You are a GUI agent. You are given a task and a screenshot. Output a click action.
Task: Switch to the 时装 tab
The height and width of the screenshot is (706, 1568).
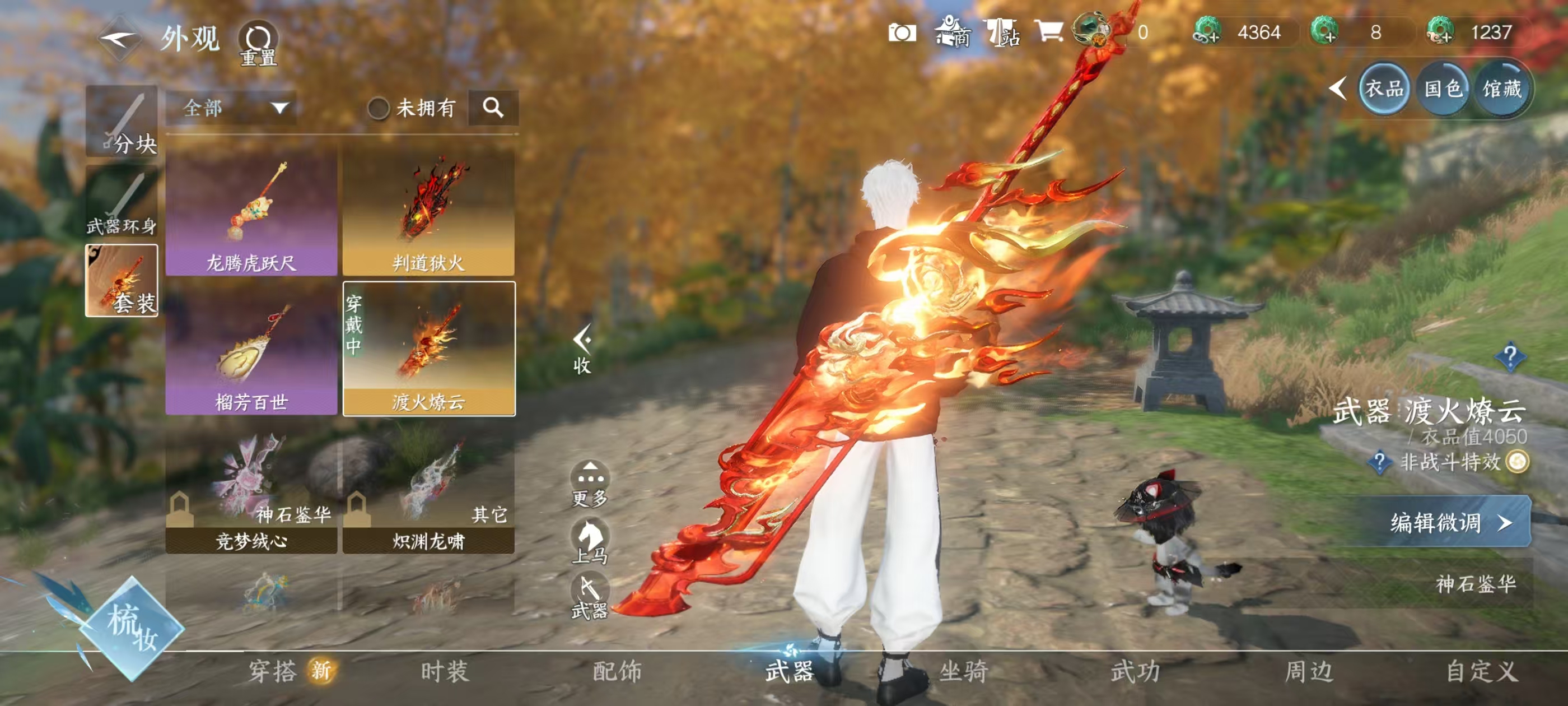[444, 671]
